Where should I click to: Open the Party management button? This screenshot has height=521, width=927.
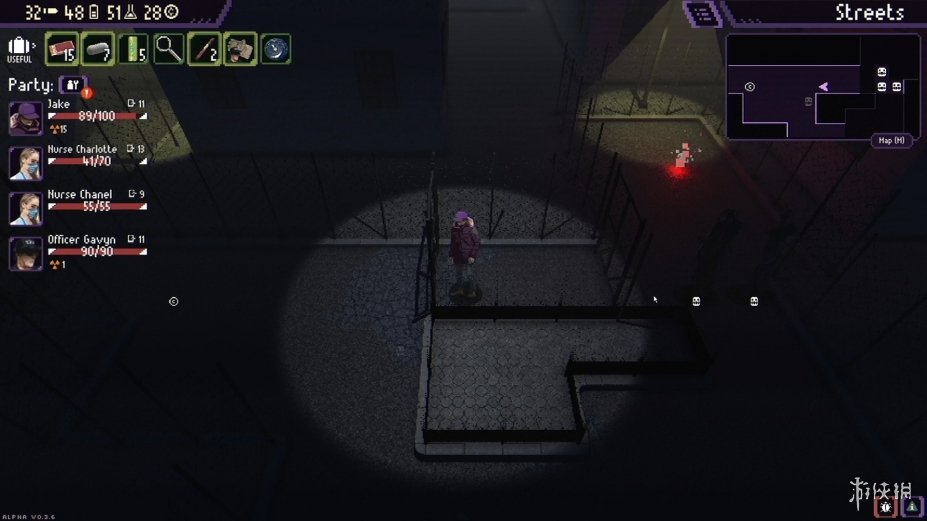[73, 85]
